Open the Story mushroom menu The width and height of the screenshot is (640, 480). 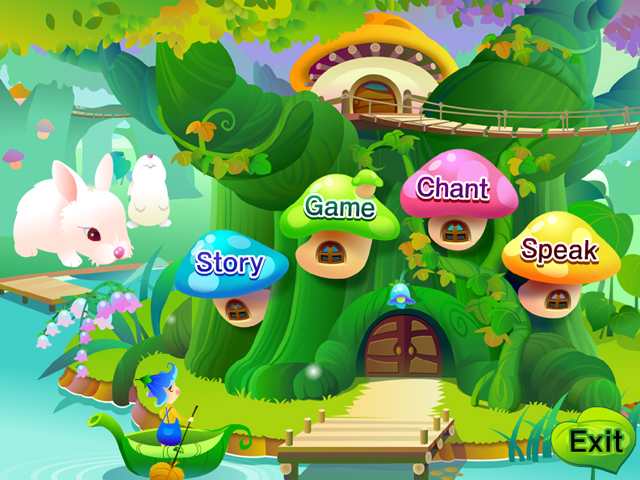(230, 264)
